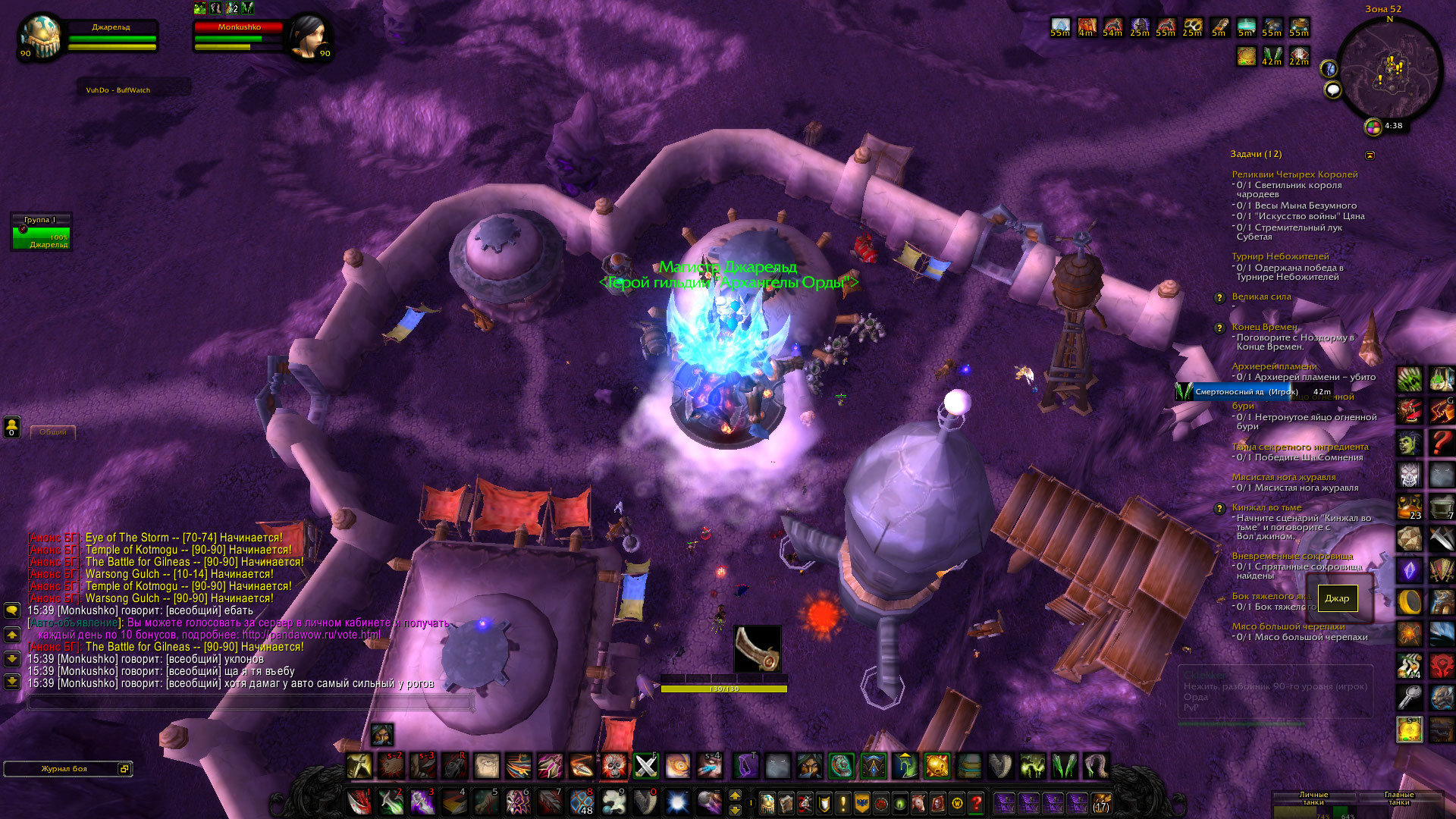Open the chat menu speech bubble button
This screenshot has height=819, width=1456.
(12, 610)
